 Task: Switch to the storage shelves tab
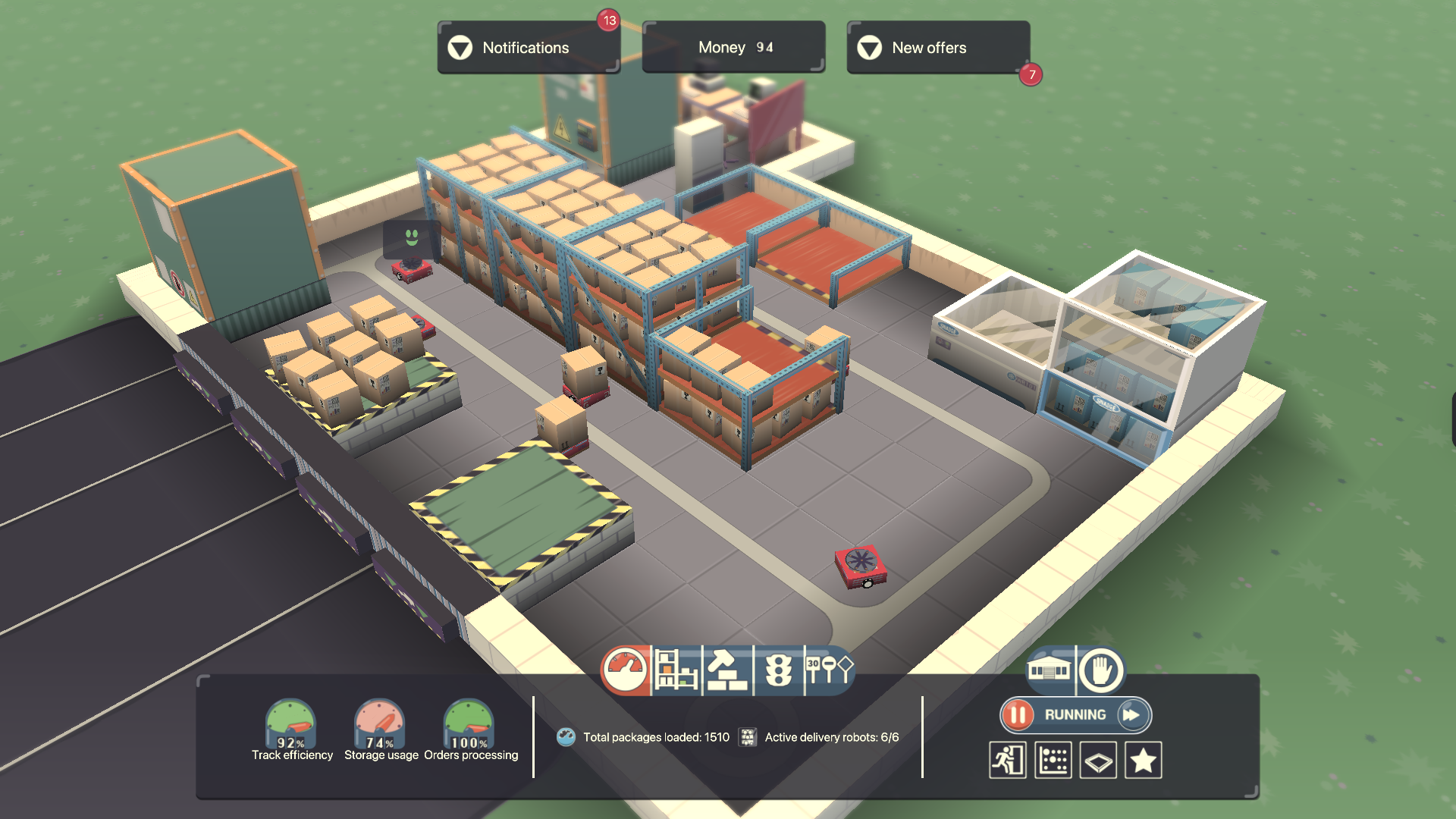click(676, 670)
